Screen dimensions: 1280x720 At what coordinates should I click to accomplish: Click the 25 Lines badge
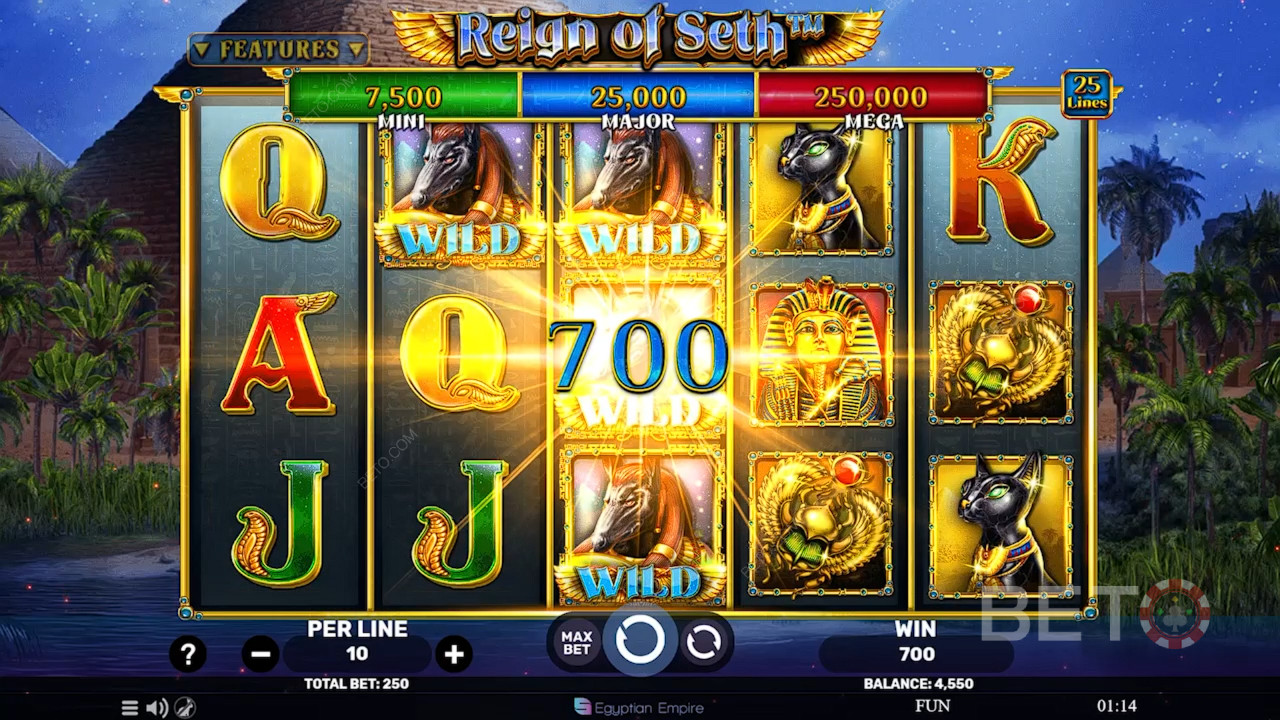pyautogui.click(x=1086, y=94)
